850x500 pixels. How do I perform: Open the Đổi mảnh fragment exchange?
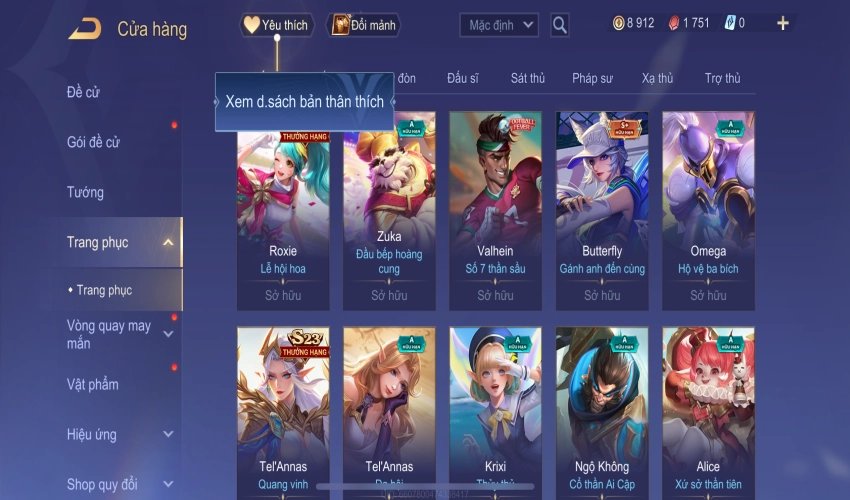364,25
